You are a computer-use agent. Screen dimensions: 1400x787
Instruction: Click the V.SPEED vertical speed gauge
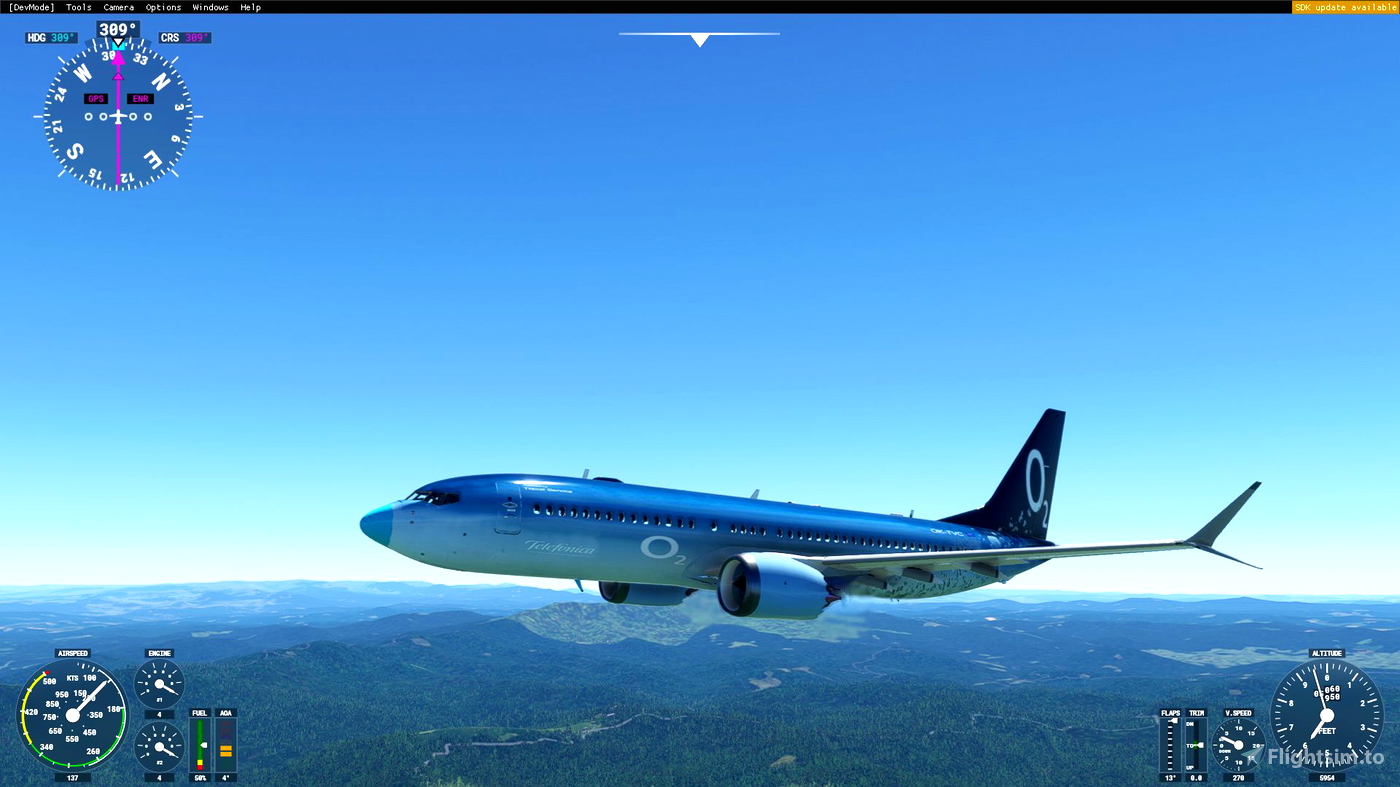[1237, 744]
